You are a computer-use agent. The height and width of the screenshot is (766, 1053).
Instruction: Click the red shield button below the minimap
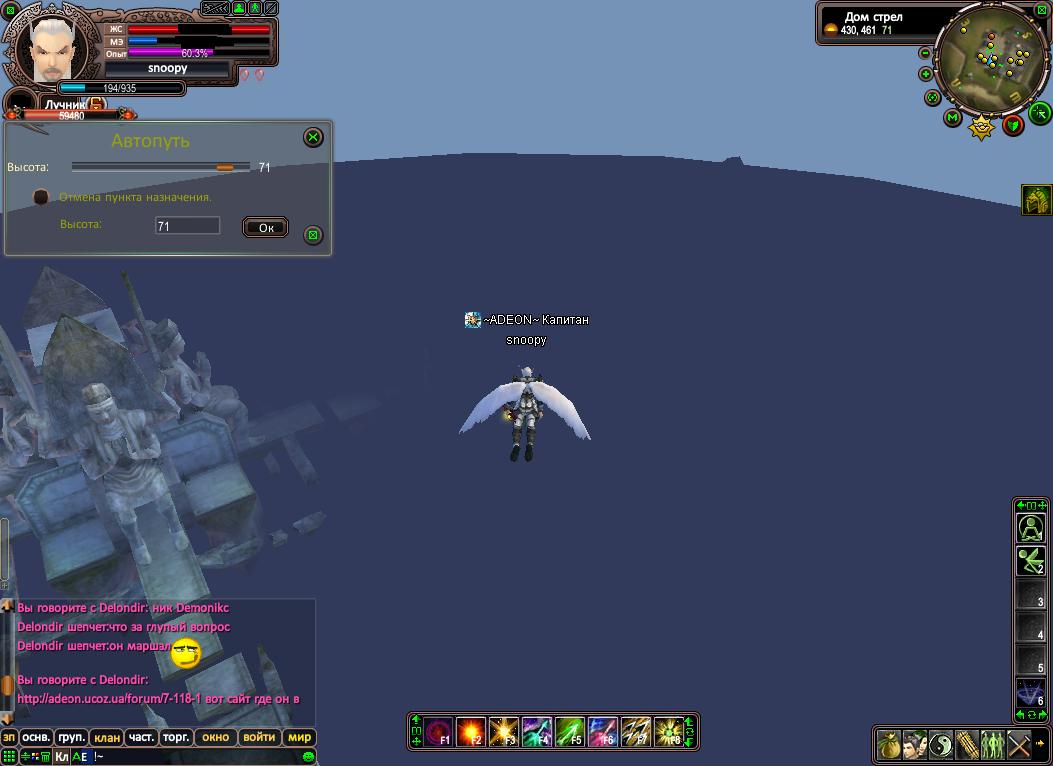tap(1013, 125)
